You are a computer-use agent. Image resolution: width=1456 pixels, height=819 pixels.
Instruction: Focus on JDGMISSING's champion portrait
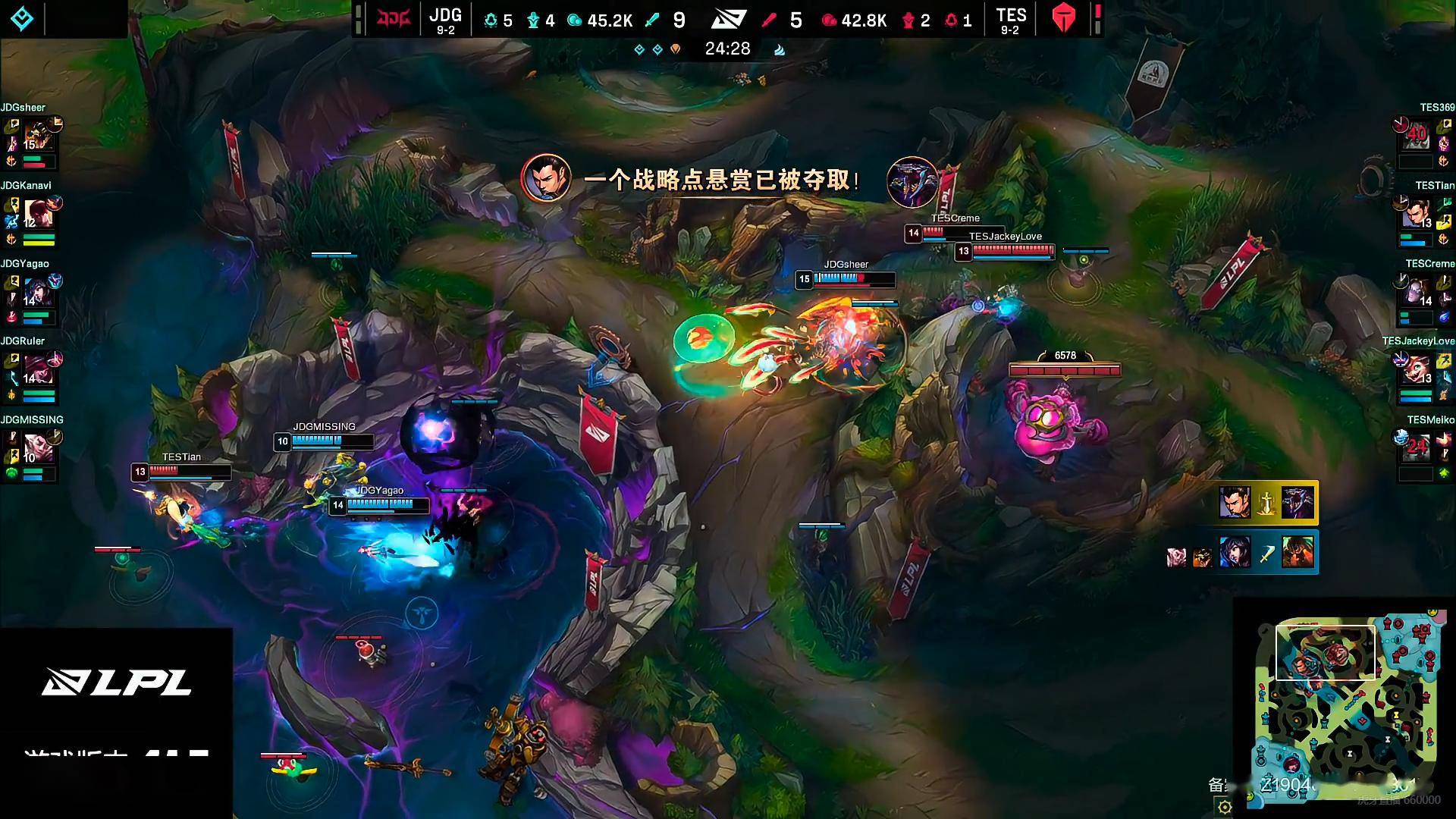(38, 449)
